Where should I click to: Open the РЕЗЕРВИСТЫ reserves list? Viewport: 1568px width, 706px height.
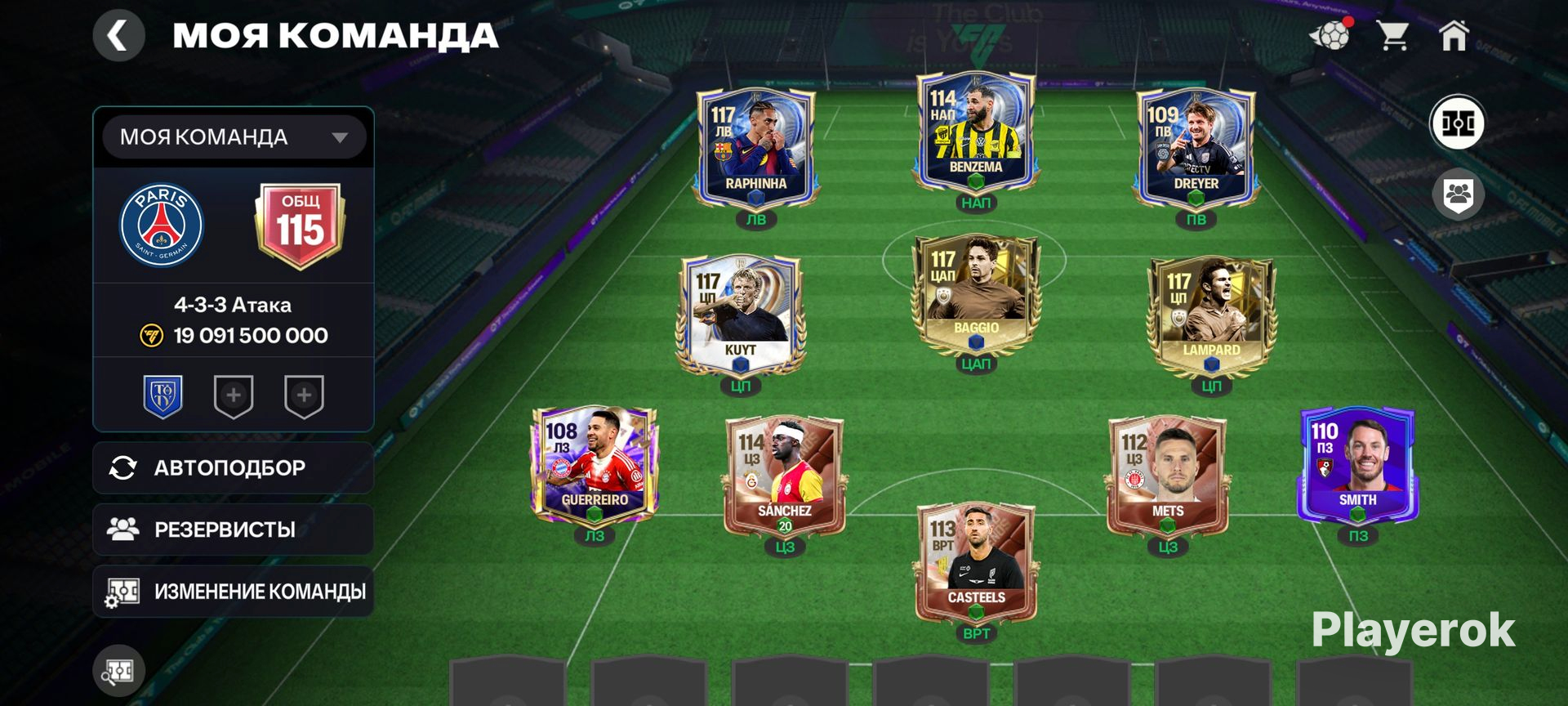click(234, 529)
